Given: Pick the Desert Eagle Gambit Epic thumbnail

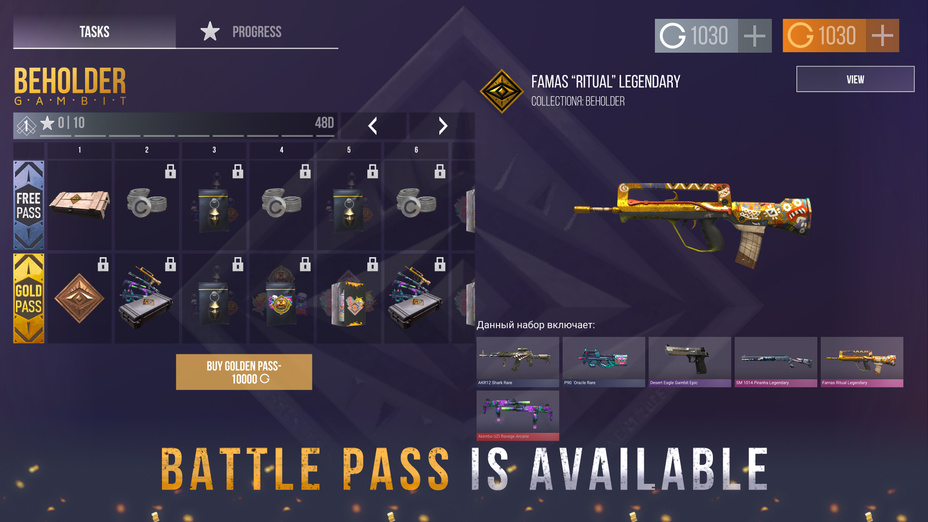Looking at the screenshot, I should (689, 361).
